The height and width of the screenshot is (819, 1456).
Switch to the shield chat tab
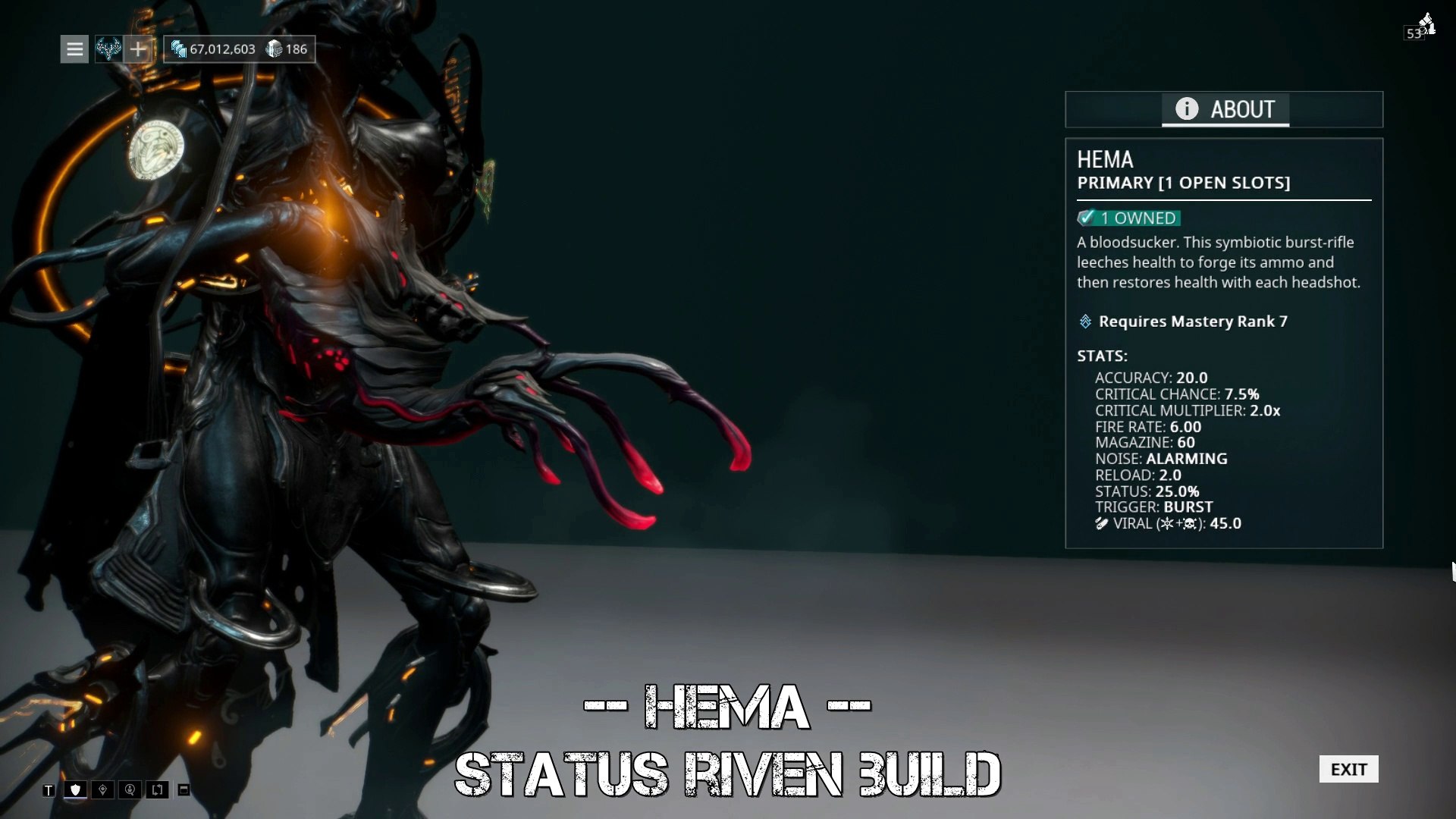[75, 790]
